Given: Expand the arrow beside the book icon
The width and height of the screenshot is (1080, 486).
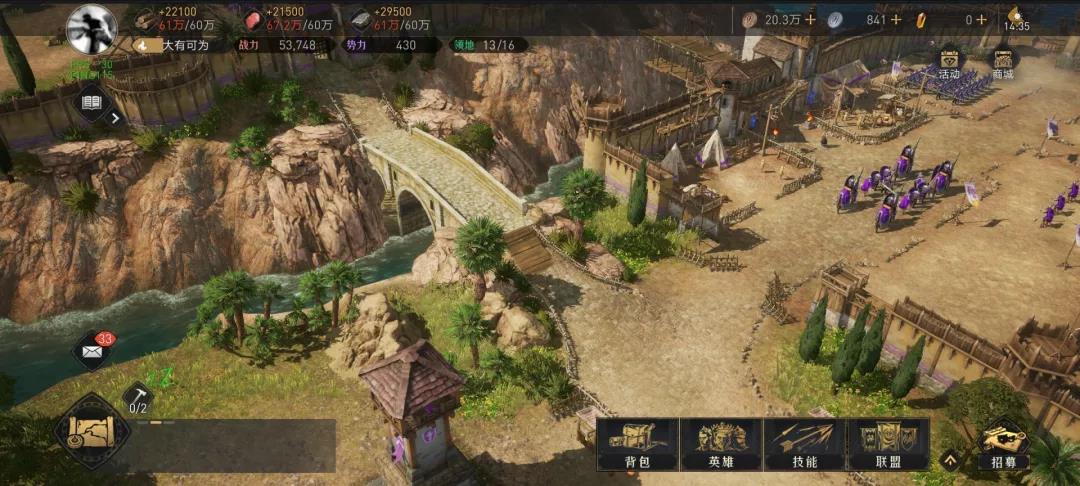Looking at the screenshot, I should (116, 118).
